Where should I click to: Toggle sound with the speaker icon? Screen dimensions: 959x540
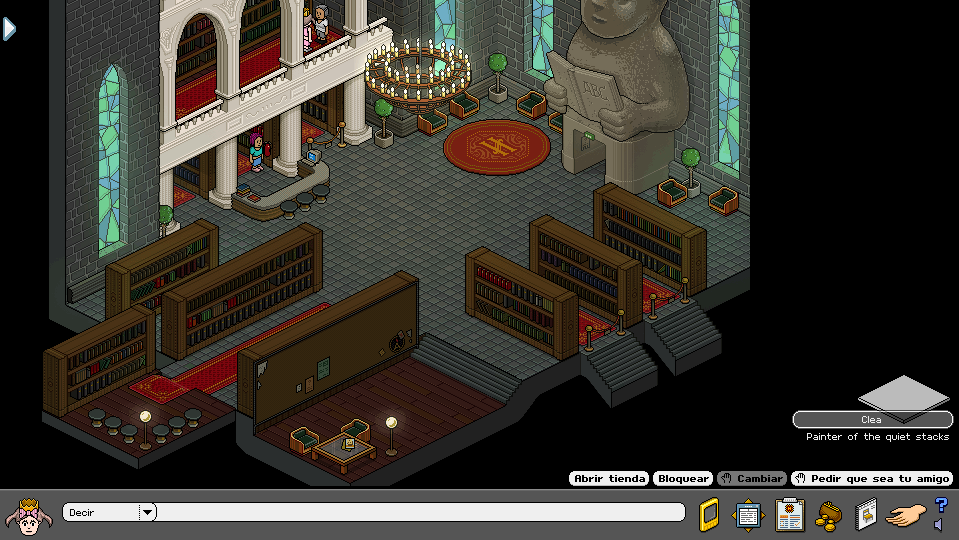click(x=938, y=525)
